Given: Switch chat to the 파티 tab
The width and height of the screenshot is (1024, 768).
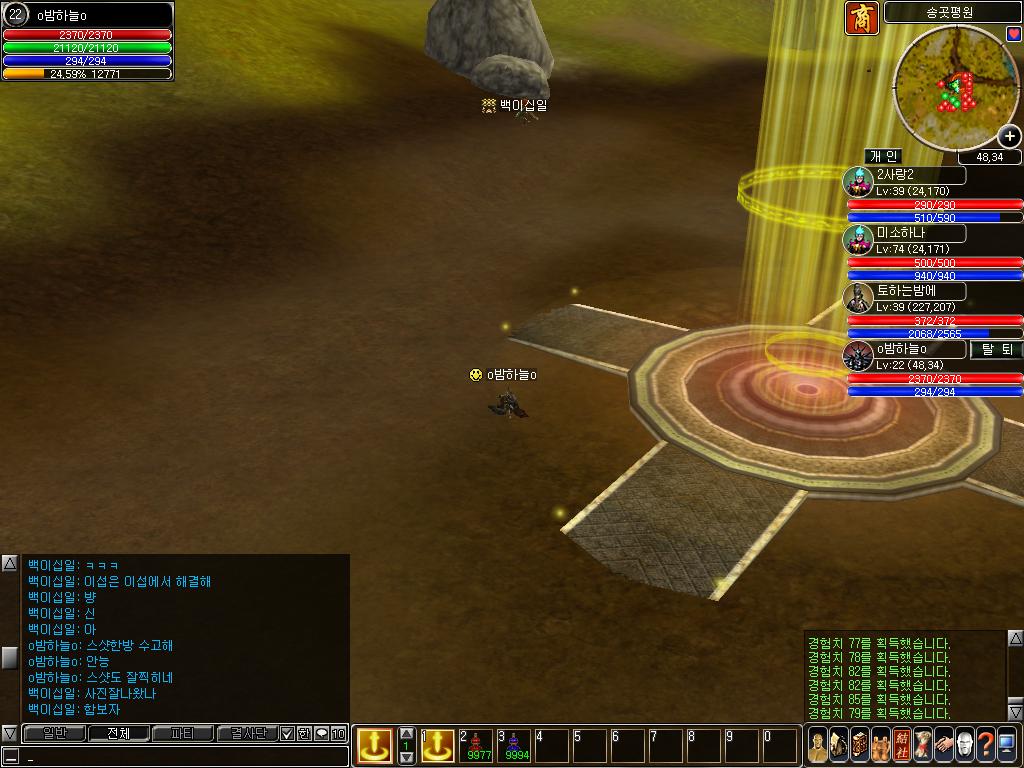Looking at the screenshot, I should (x=182, y=733).
